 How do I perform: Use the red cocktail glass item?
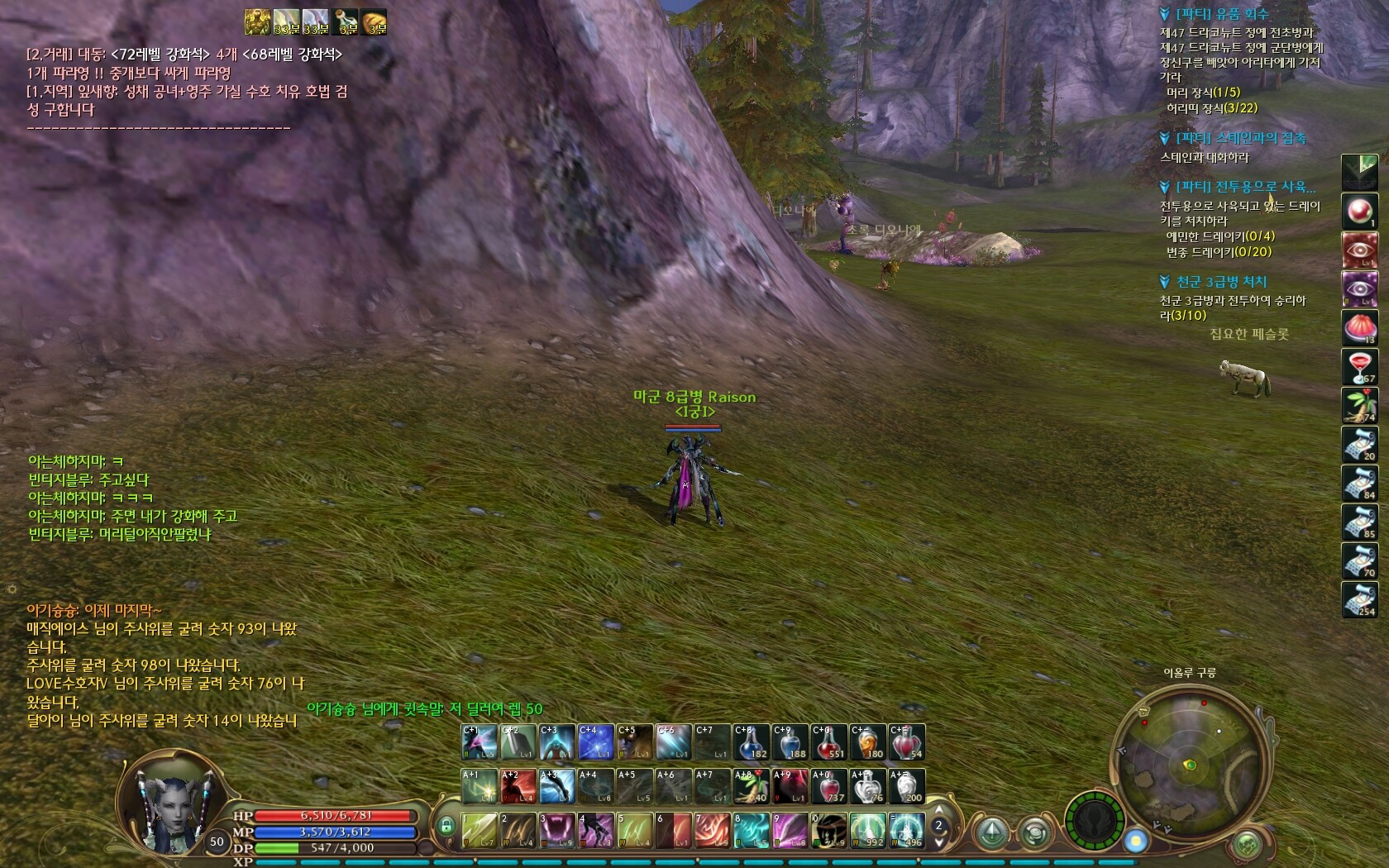[x=1358, y=366]
